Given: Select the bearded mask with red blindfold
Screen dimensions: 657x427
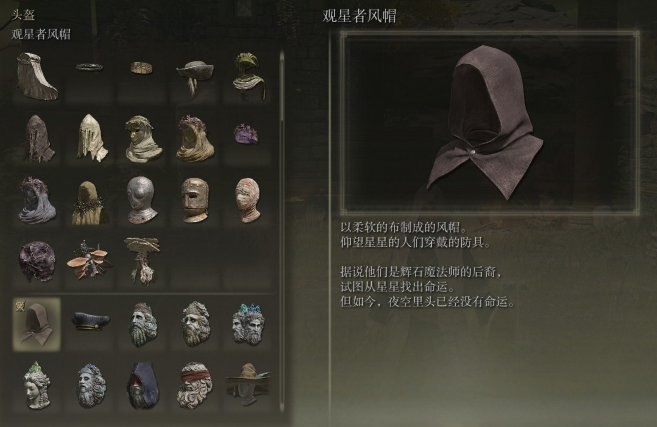Looking at the screenshot, I should click(194, 385).
